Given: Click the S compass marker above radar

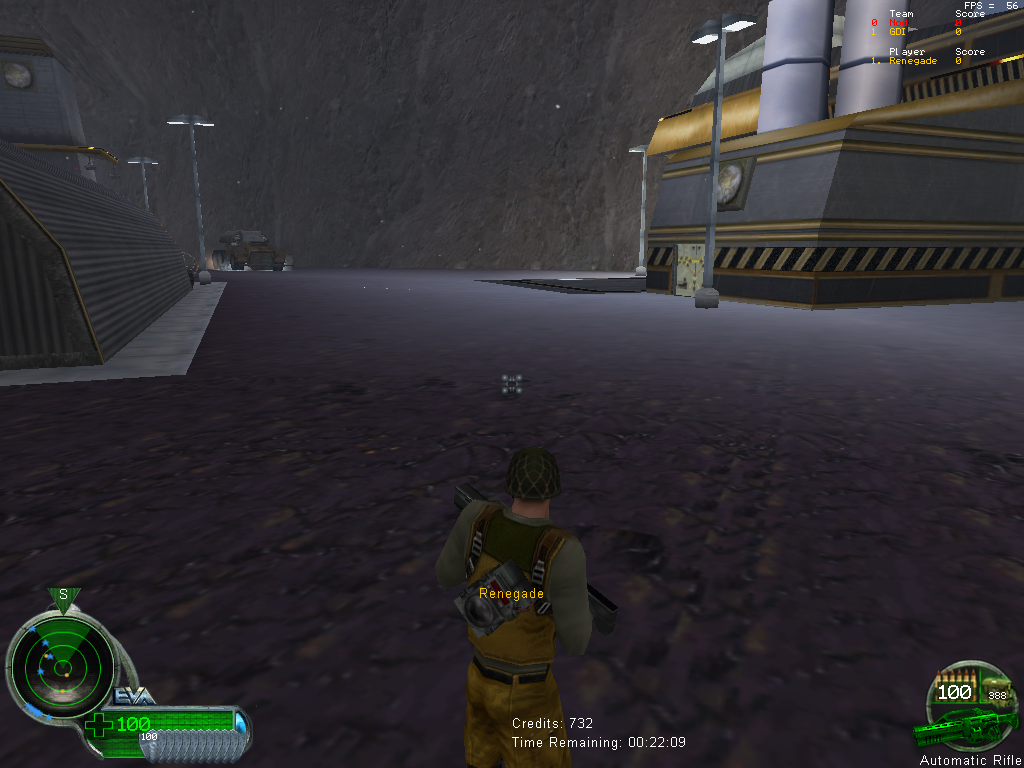Looking at the screenshot, I should [63, 595].
